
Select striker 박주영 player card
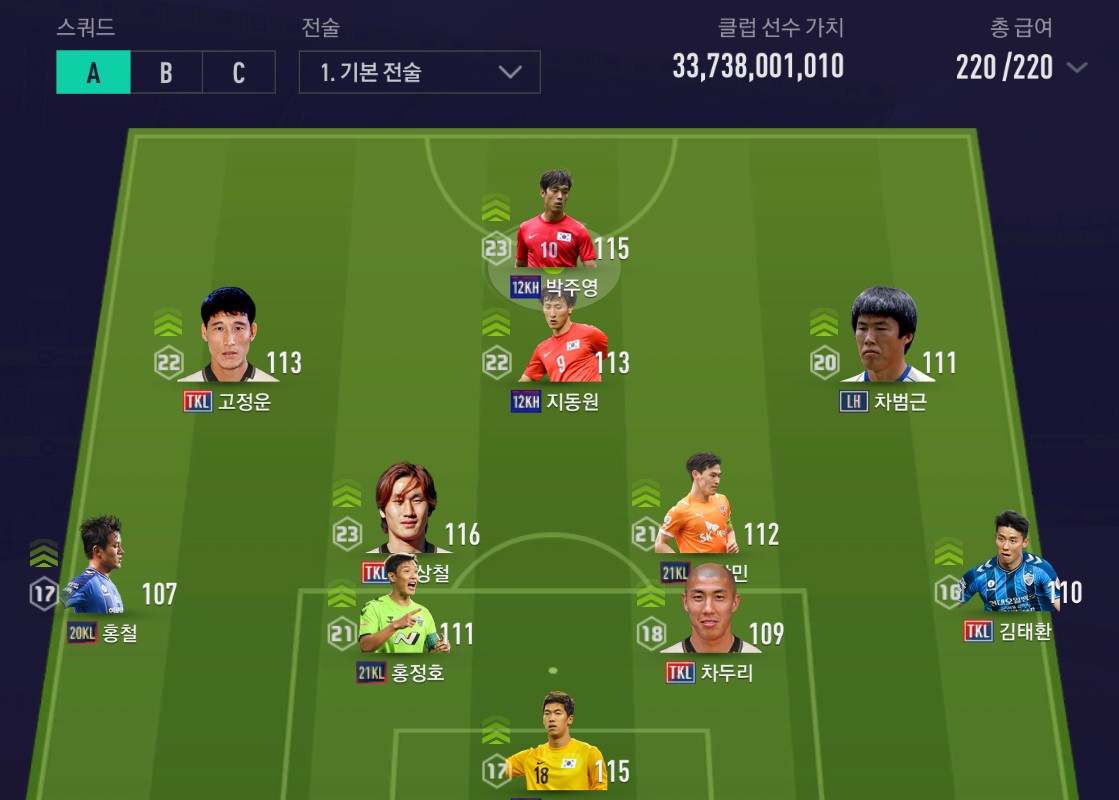[x=554, y=225]
